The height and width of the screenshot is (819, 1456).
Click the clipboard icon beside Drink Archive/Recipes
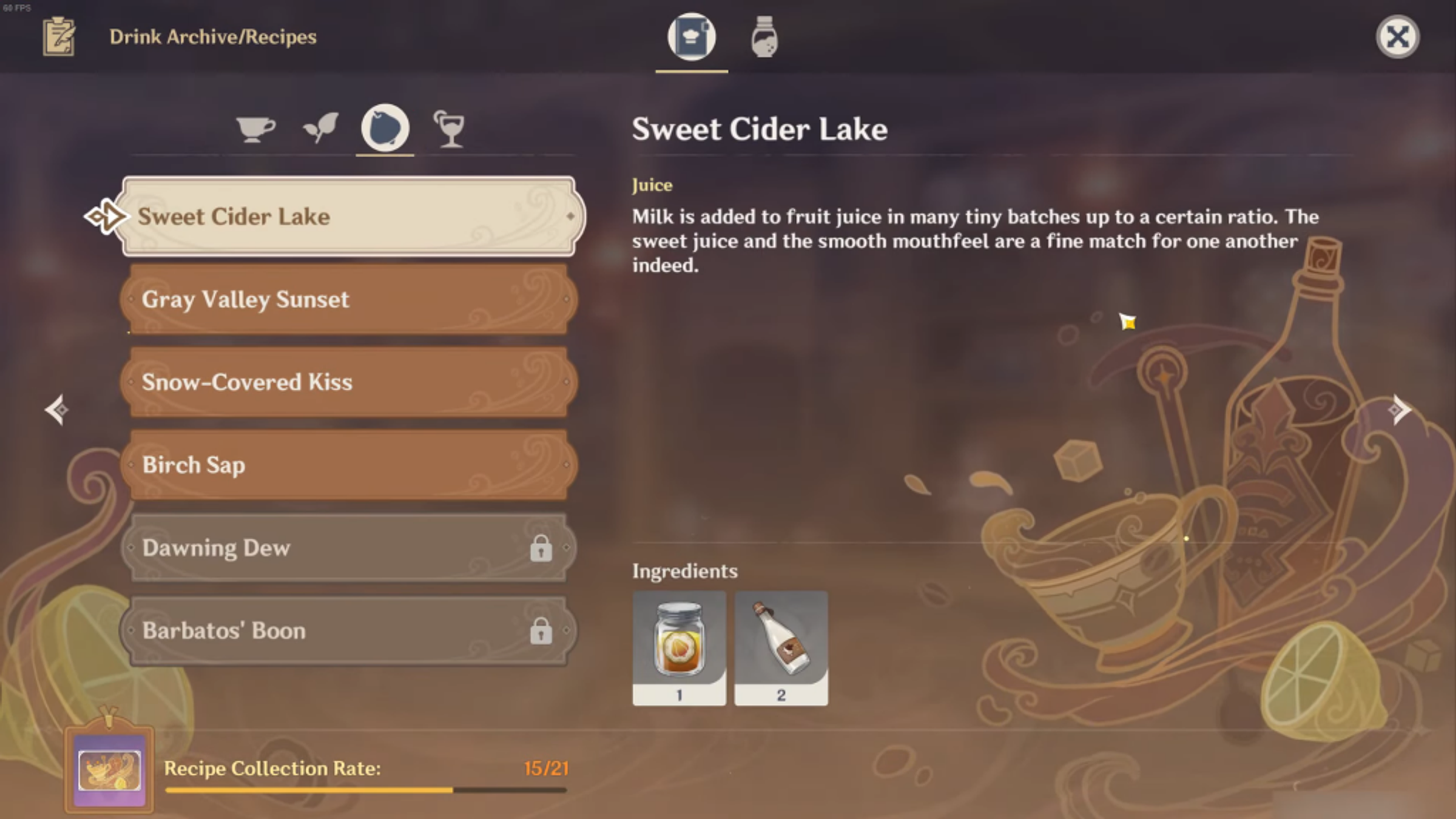tap(59, 38)
